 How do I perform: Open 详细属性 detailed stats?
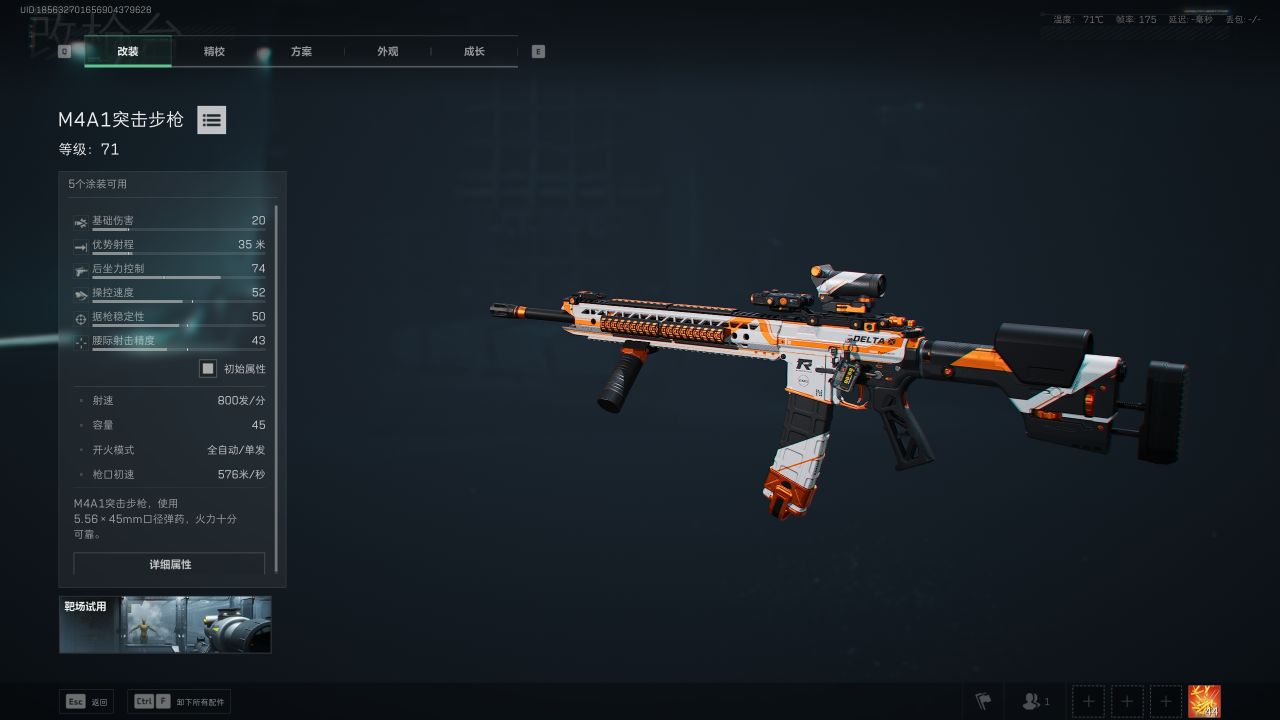(x=170, y=564)
